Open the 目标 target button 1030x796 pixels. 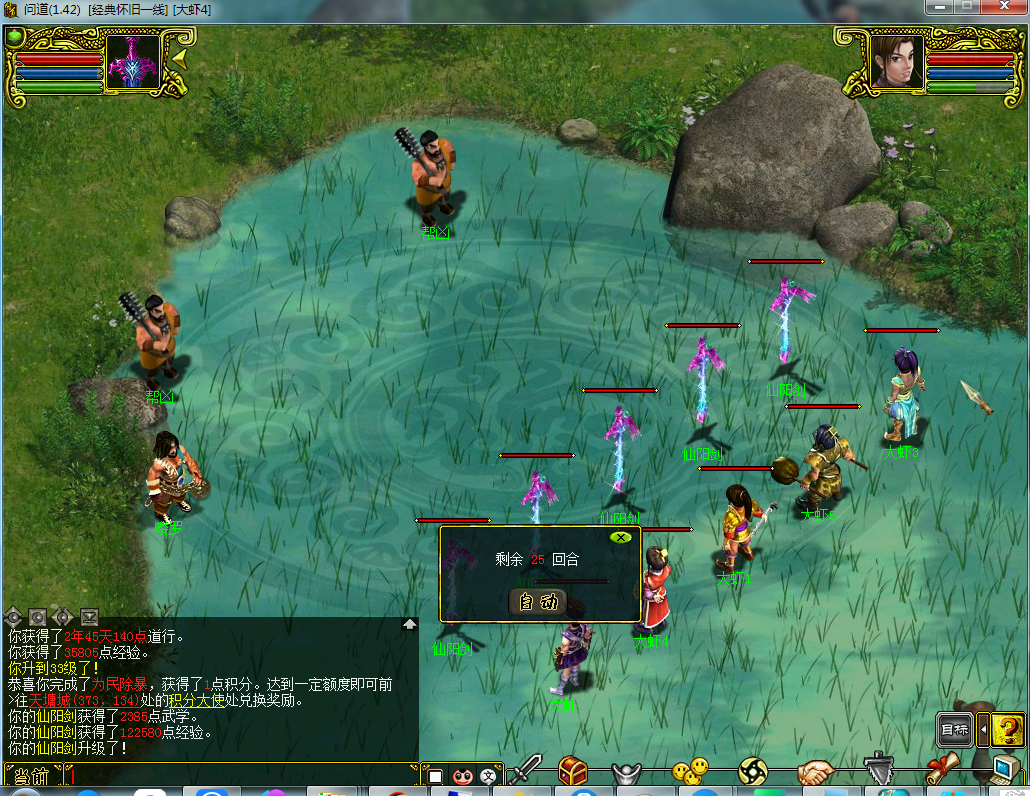(x=954, y=730)
